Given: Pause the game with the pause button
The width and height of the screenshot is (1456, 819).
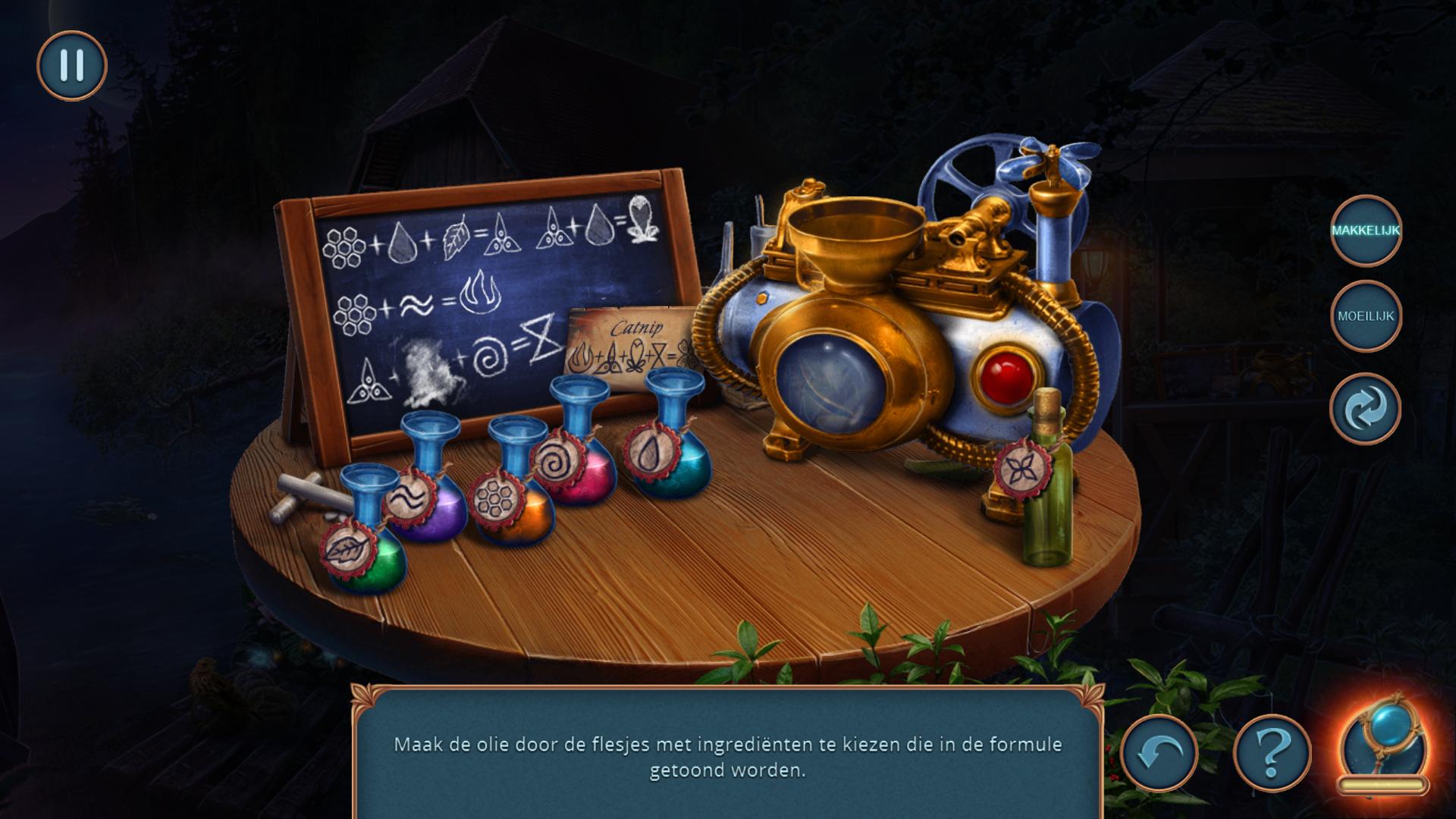Looking at the screenshot, I should click(72, 66).
